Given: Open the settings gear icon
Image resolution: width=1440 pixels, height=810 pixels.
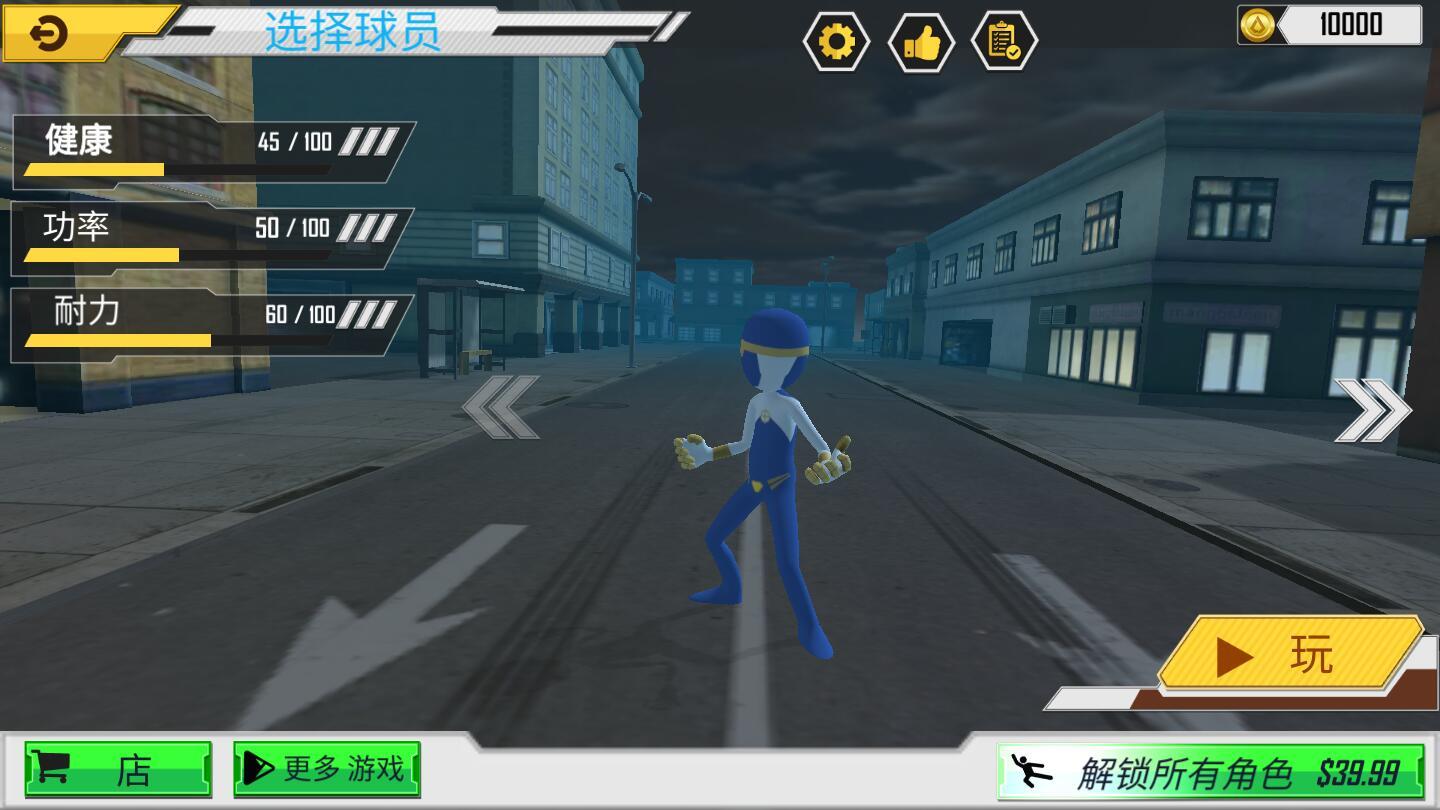Looking at the screenshot, I should (836, 42).
